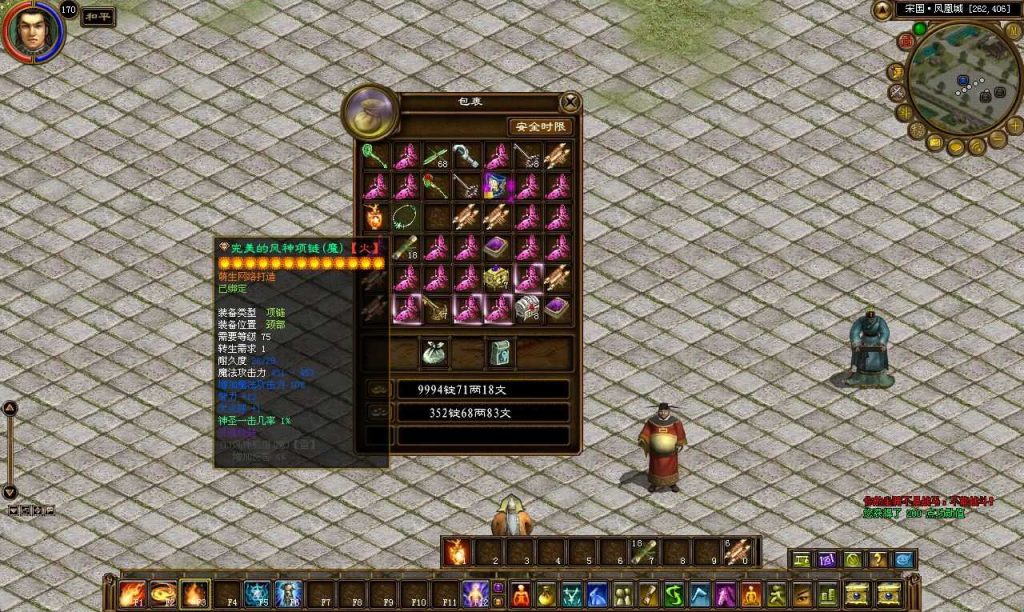Select the golden key item
Screen dimensions: 1024x612
(x=436, y=308)
